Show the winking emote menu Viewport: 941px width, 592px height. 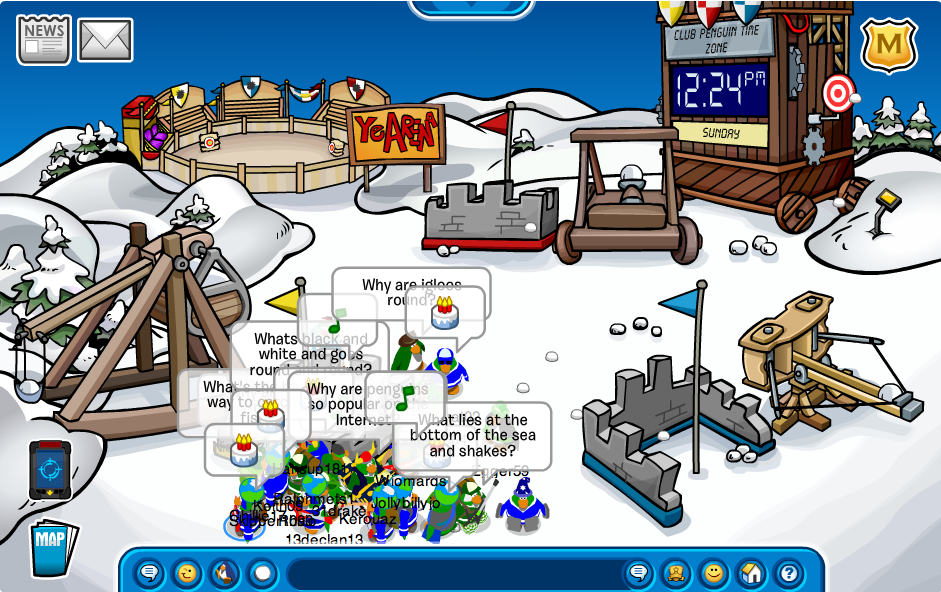(187, 574)
